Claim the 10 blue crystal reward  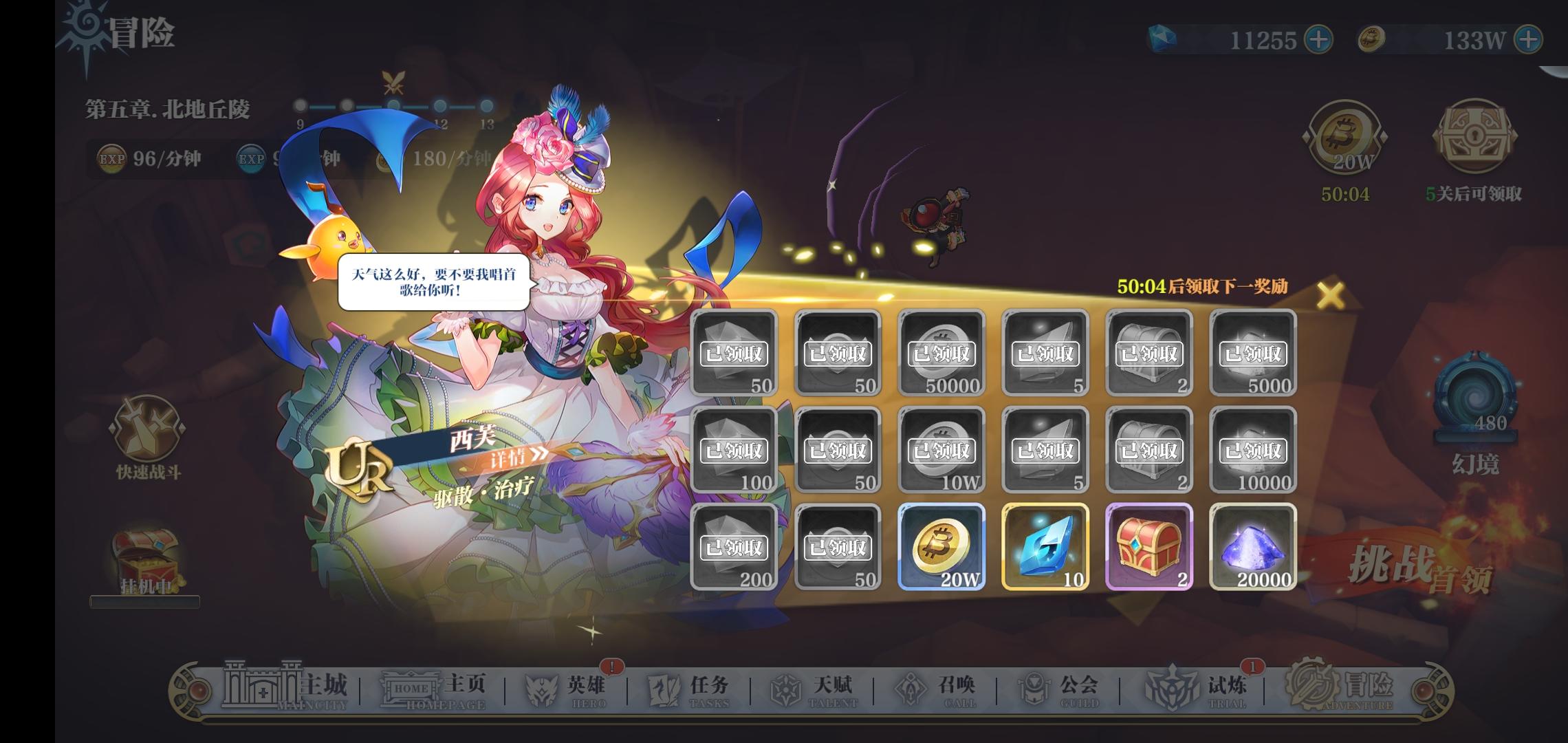tap(1045, 547)
